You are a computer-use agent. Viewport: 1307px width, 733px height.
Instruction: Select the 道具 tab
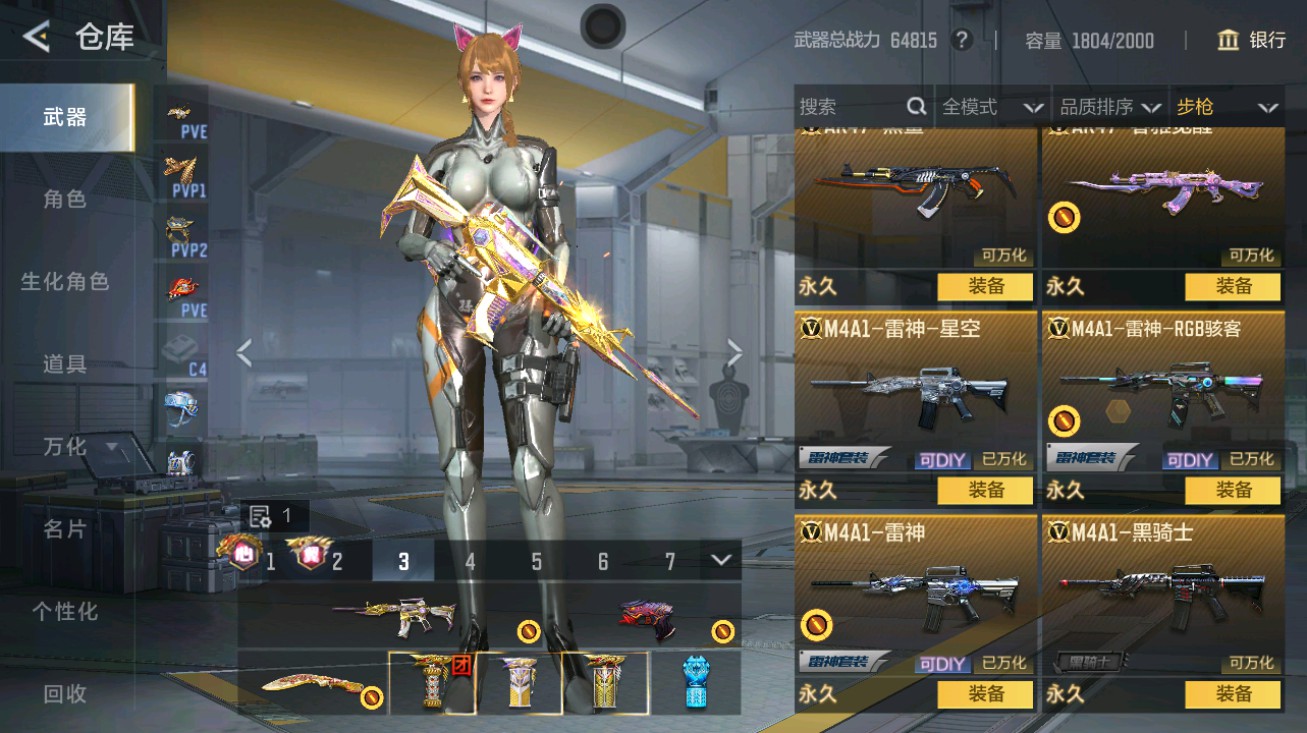click(65, 364)
